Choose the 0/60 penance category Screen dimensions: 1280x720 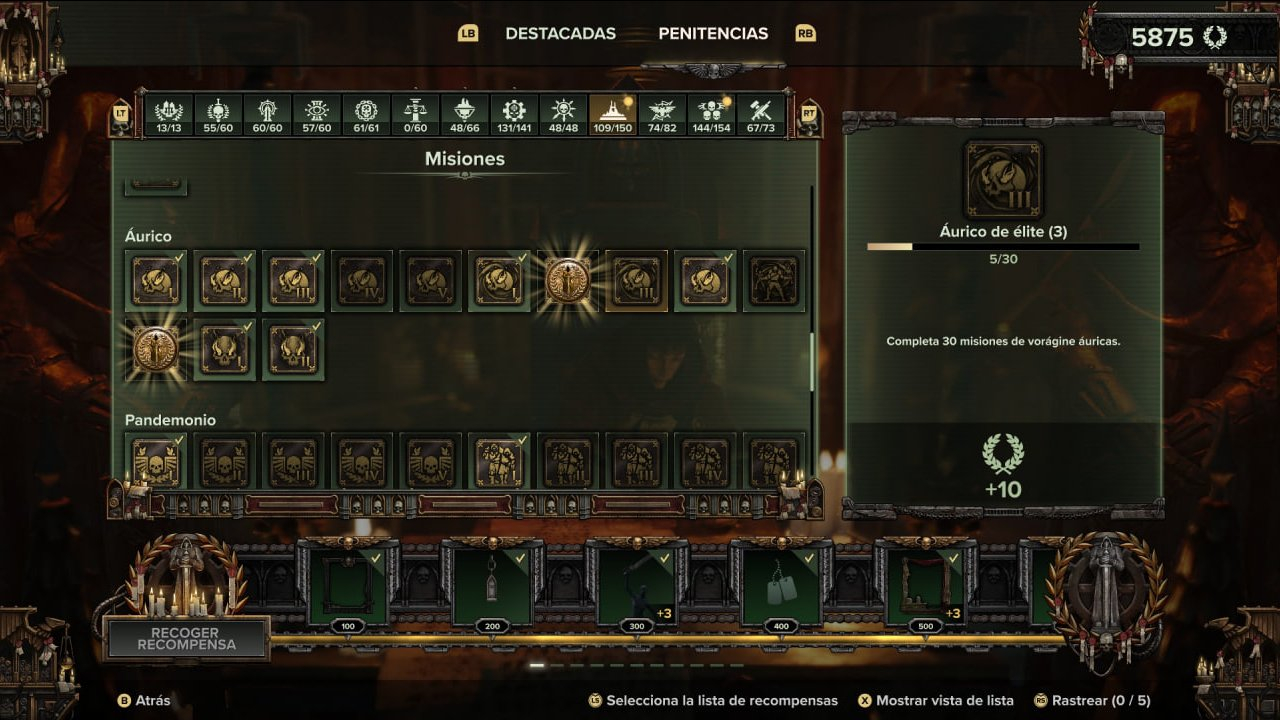(415, 115)
